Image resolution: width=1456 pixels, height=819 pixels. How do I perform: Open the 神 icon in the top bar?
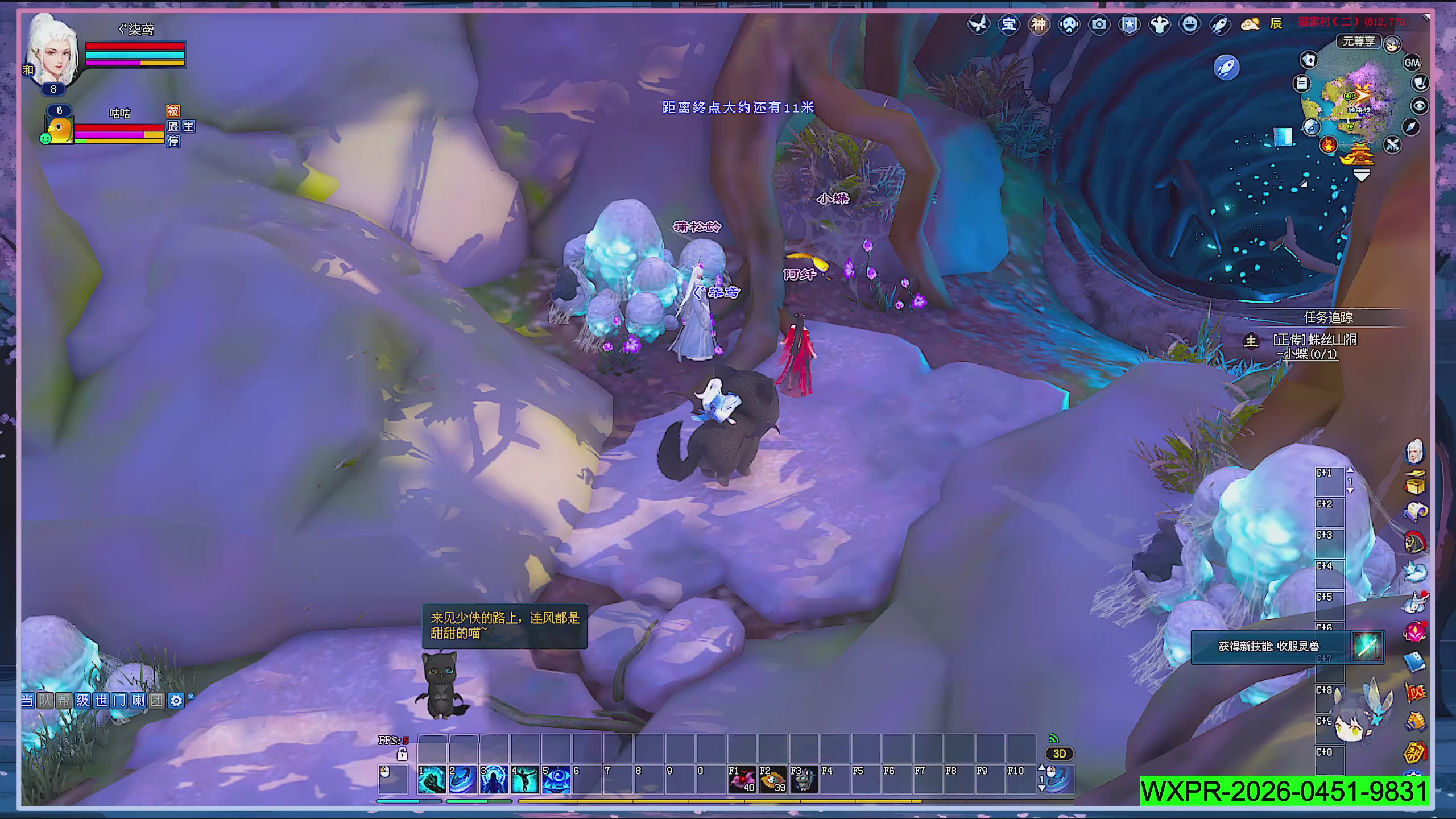click(1039, 24)
